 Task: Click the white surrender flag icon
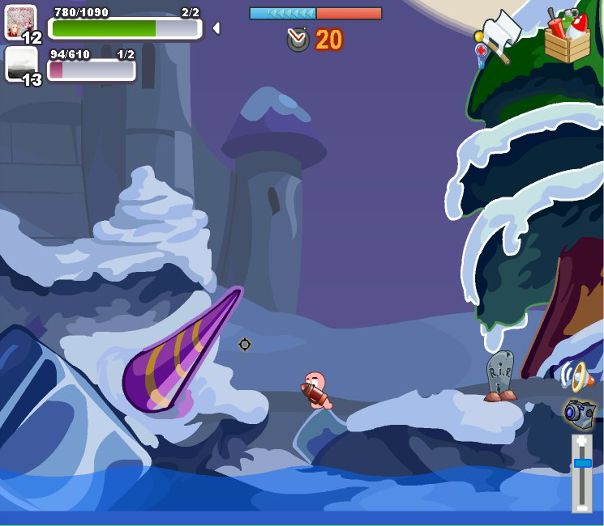[502, 30]
